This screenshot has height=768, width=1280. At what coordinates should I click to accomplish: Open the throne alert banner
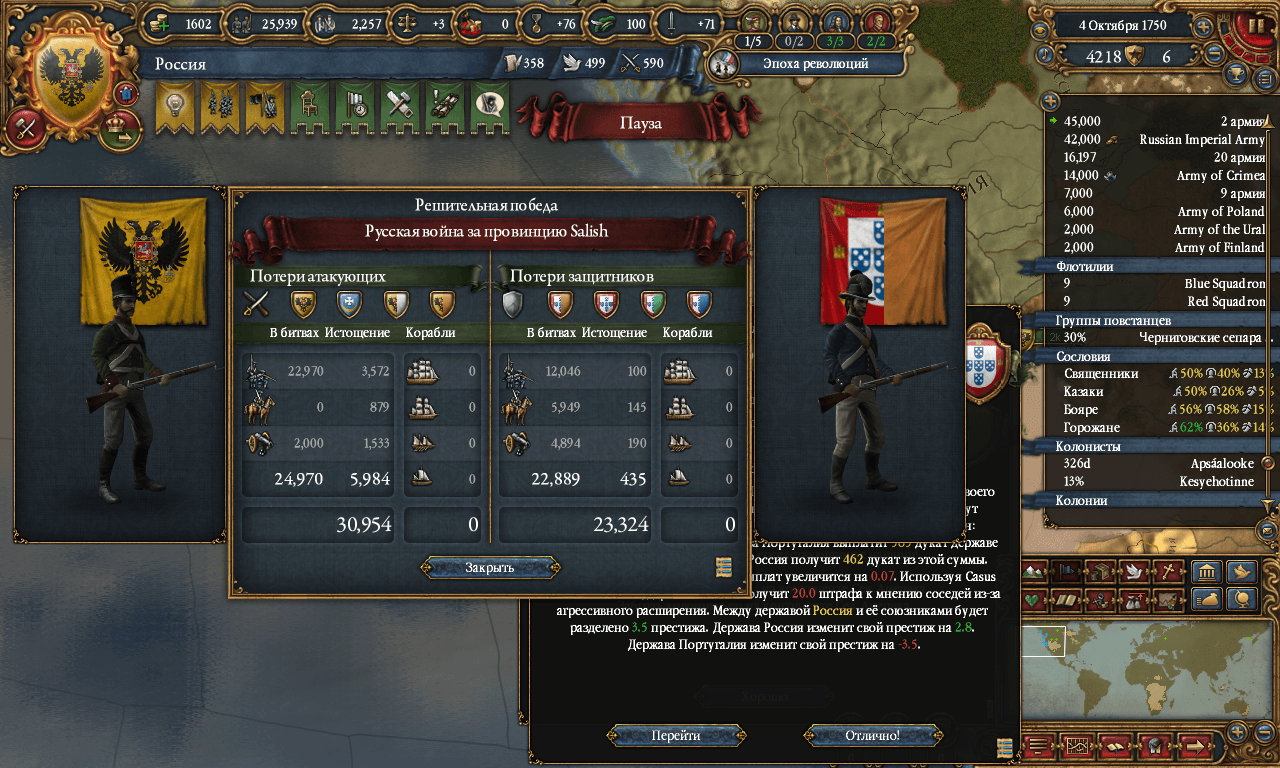[310, 105]
